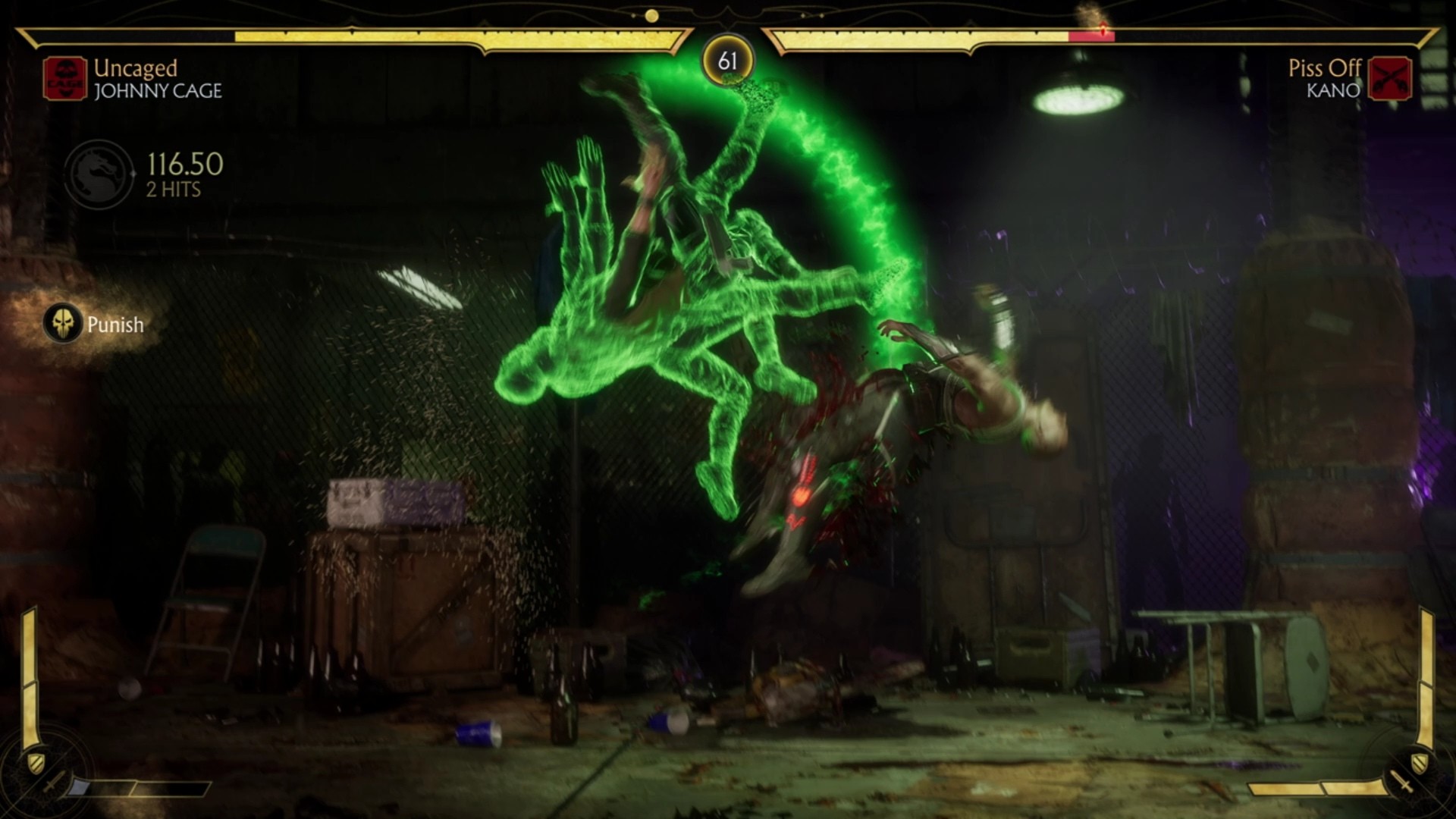Select the Uncaged variation label
Screen dimensions: 1456x819
pyautogui.click(x=134, y=70)
